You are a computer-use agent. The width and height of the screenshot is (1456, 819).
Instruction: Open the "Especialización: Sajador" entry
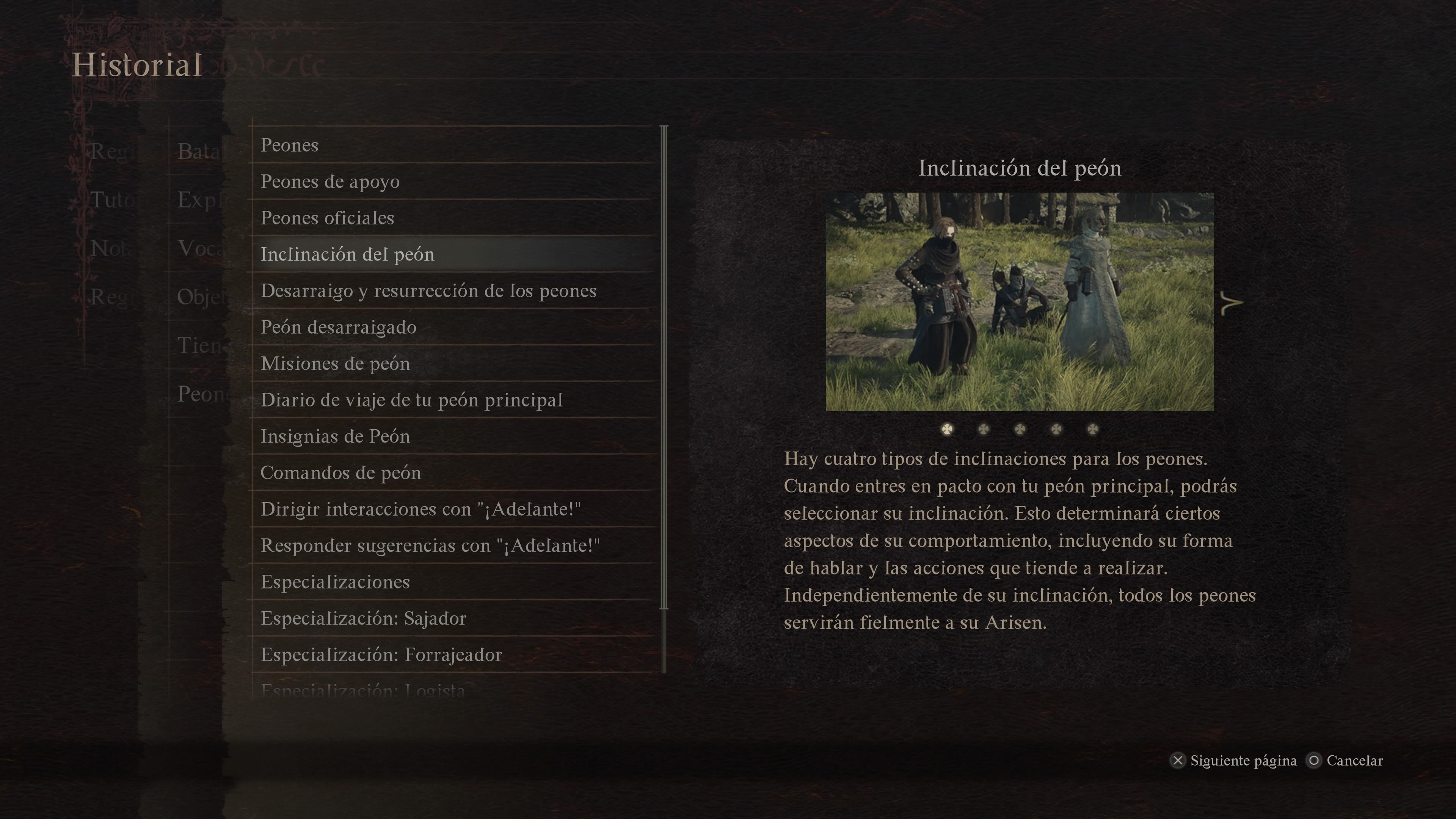coord(364,618)
